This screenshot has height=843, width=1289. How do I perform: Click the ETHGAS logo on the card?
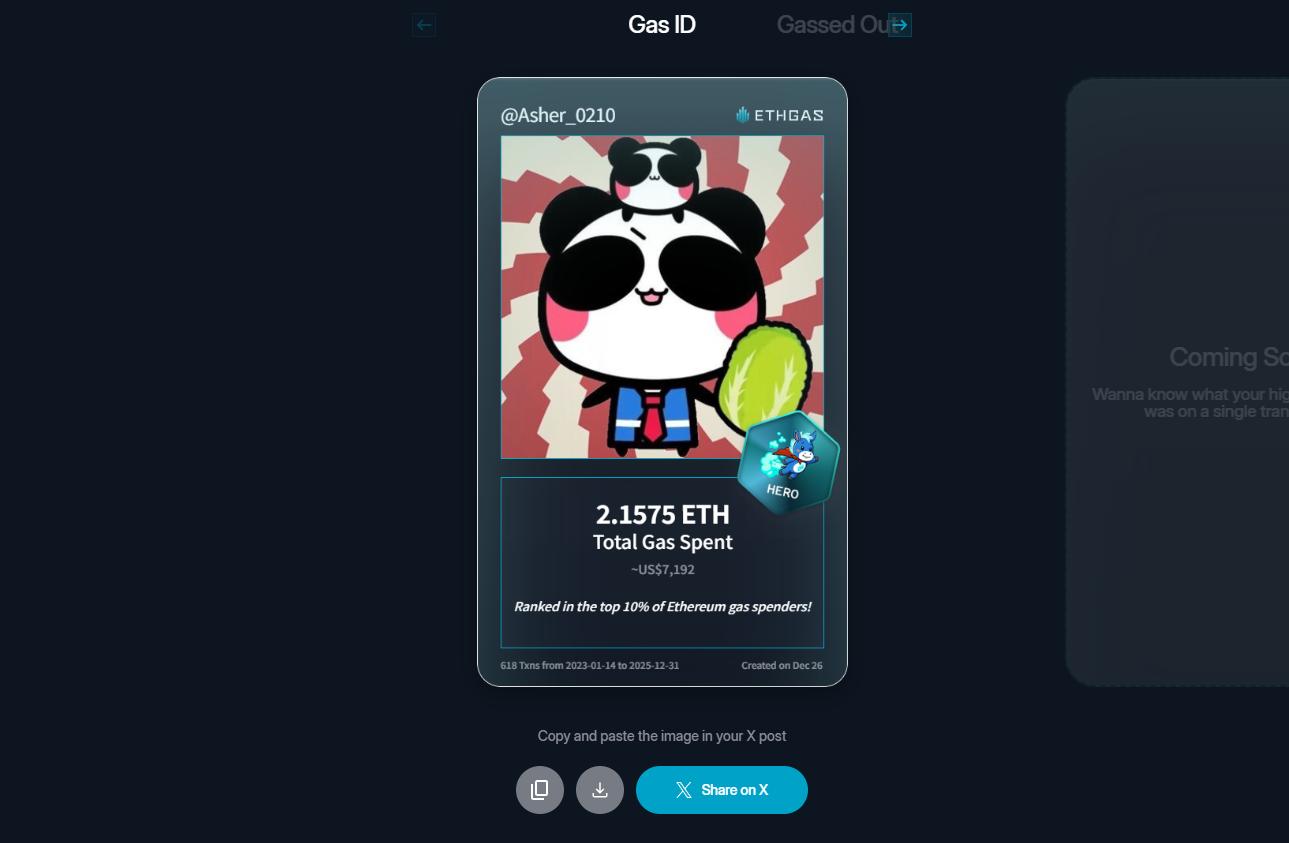pyautogui.click(x=781, y=115)
